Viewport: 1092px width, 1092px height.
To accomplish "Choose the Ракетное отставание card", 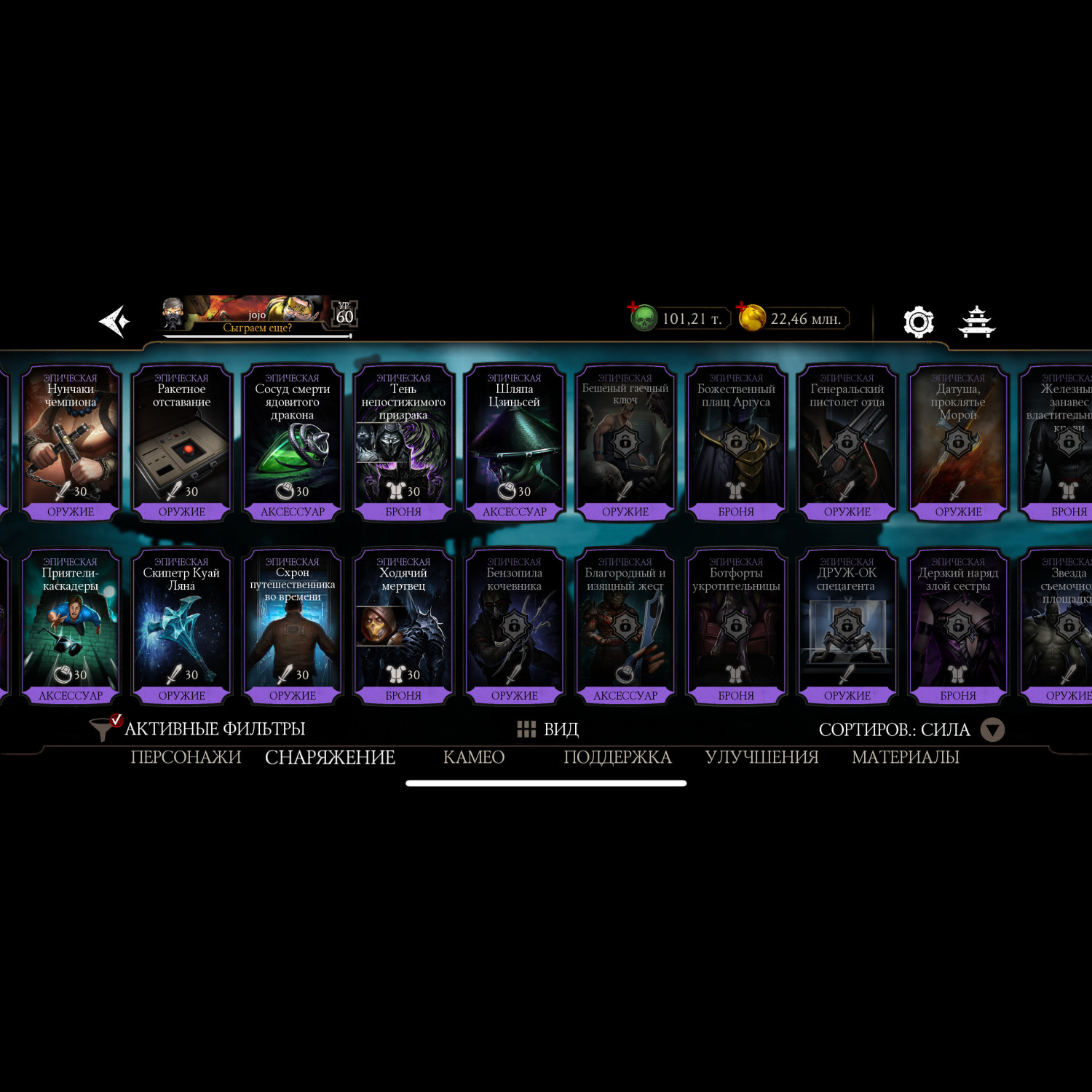I will point(181,443).
